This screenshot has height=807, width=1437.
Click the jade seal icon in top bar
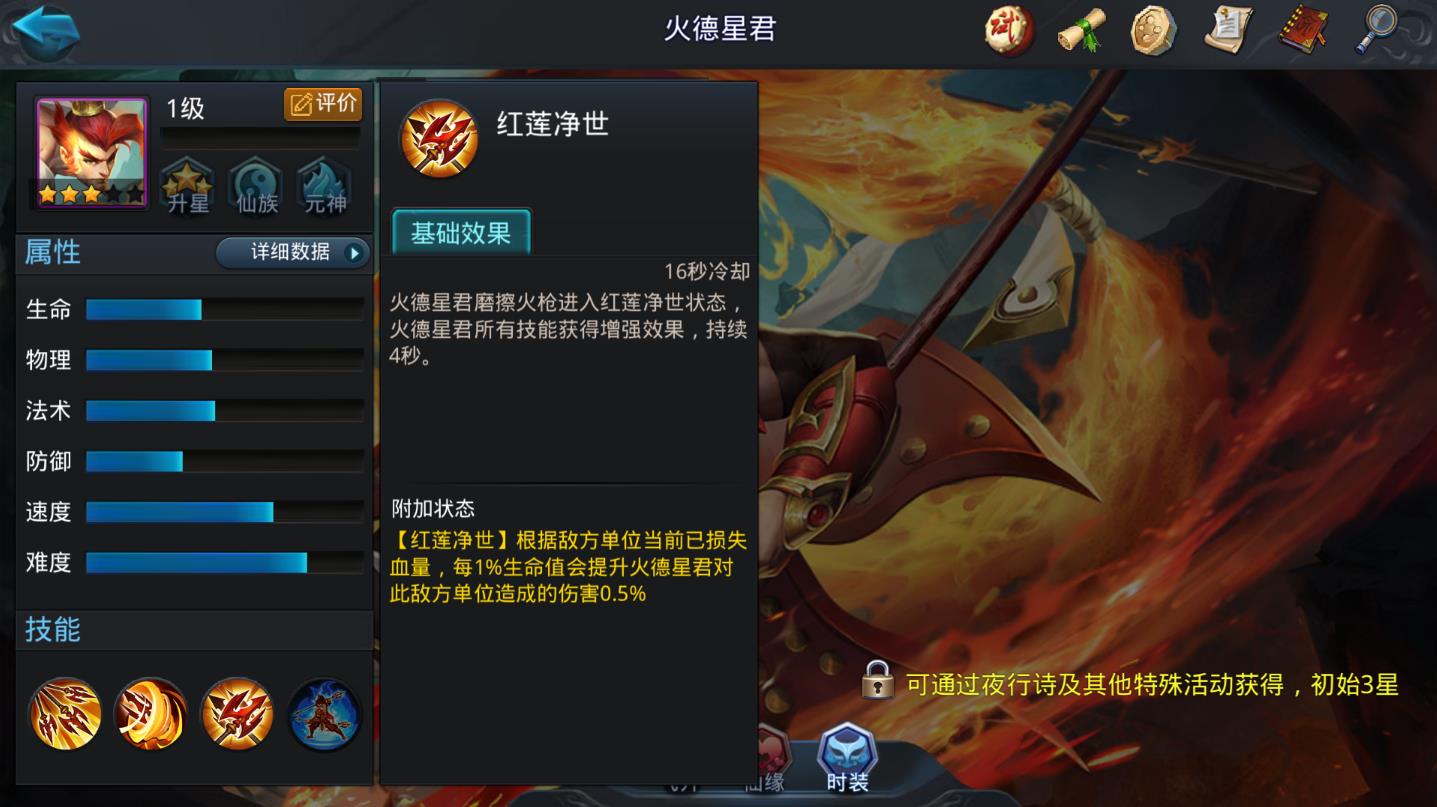pyautogui.click(x=1155, y=31)
